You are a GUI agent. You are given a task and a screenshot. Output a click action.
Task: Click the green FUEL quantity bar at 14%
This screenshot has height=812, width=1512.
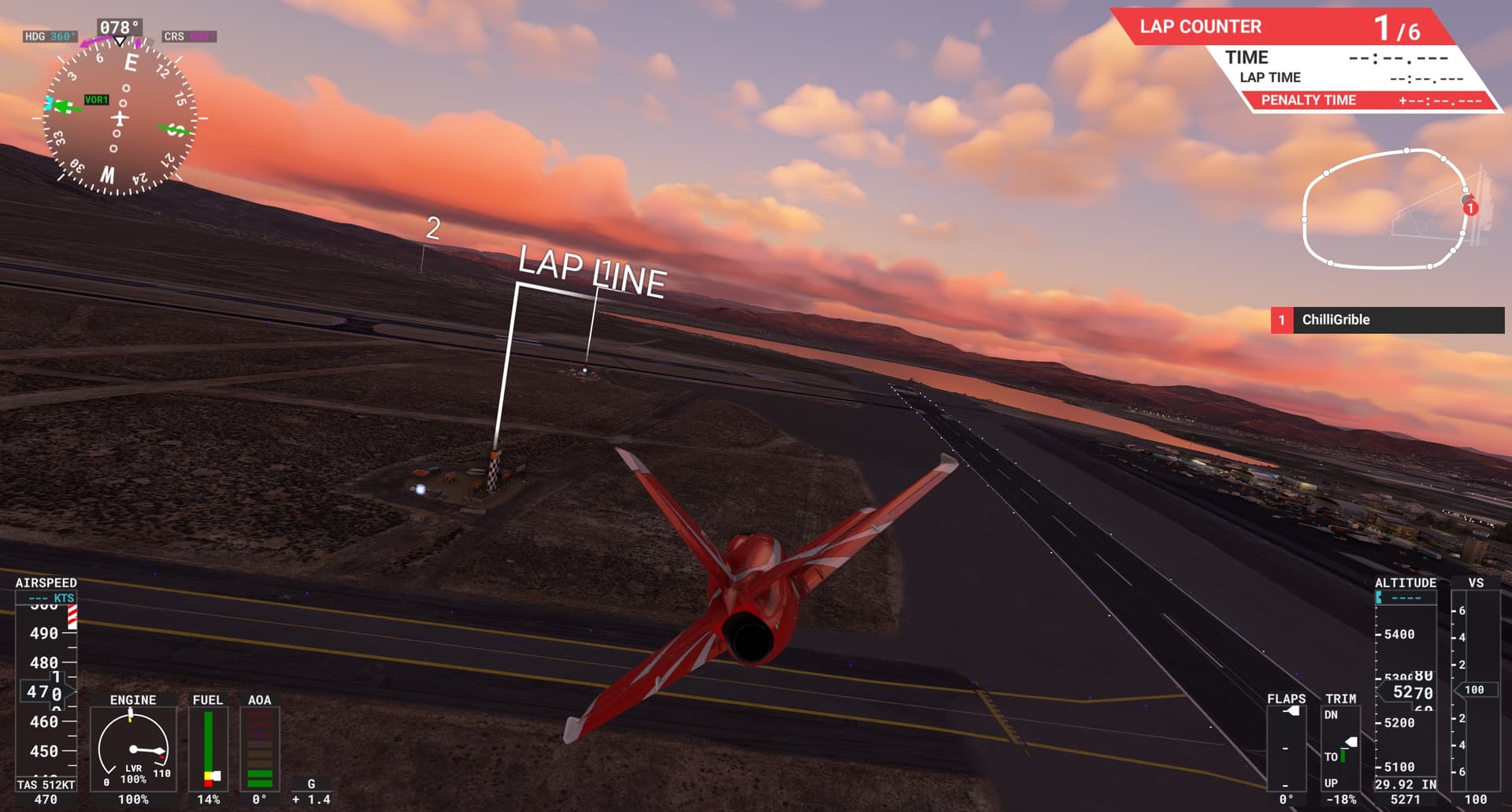click(x=207, y=740)
